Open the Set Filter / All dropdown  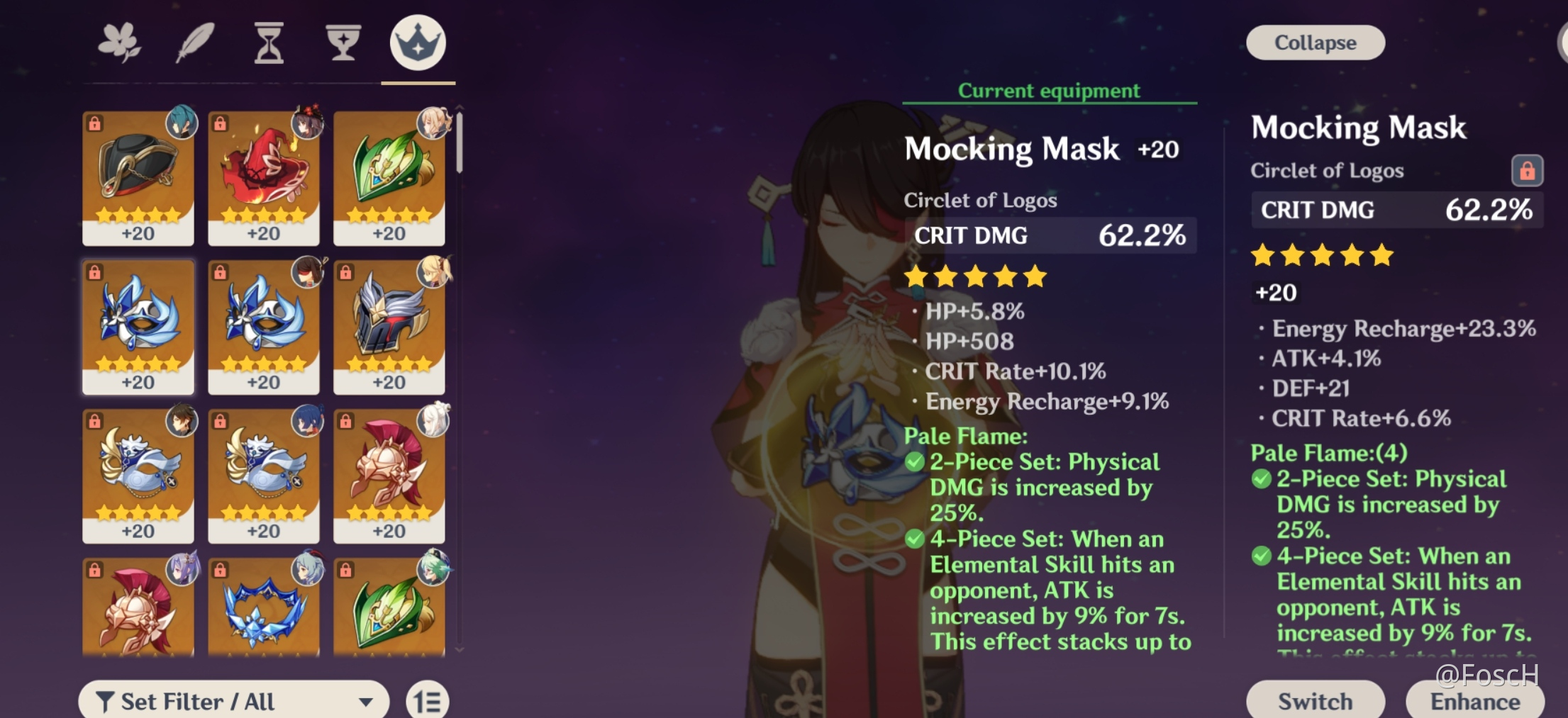tap(234, 701)
